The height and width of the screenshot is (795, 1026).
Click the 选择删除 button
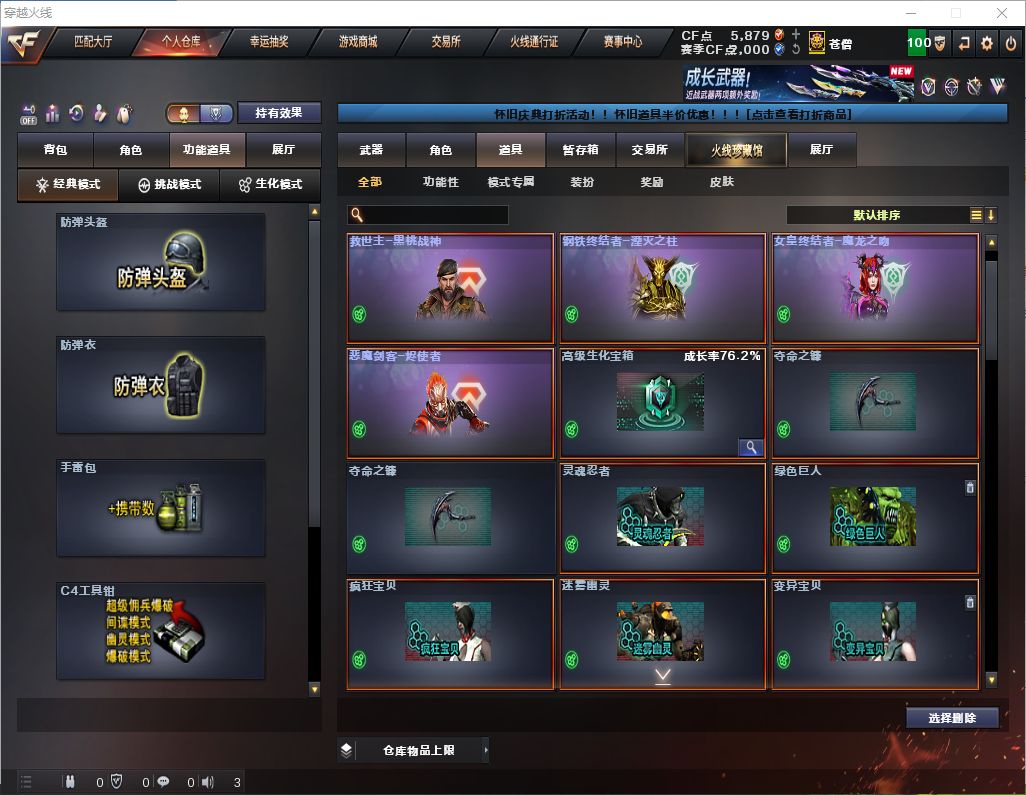952,718
